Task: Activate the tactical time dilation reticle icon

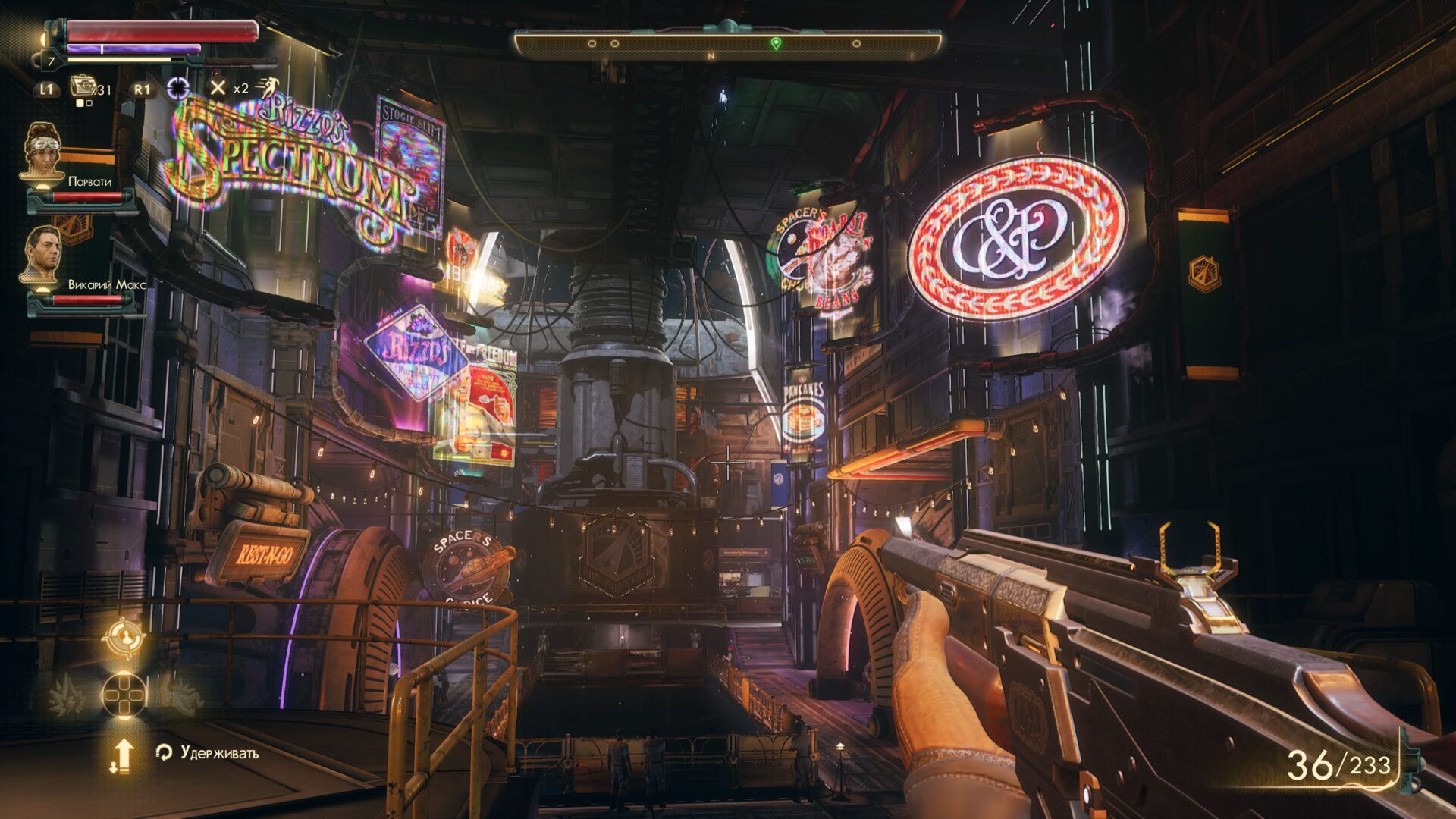Action: click(x=178, y=88)
